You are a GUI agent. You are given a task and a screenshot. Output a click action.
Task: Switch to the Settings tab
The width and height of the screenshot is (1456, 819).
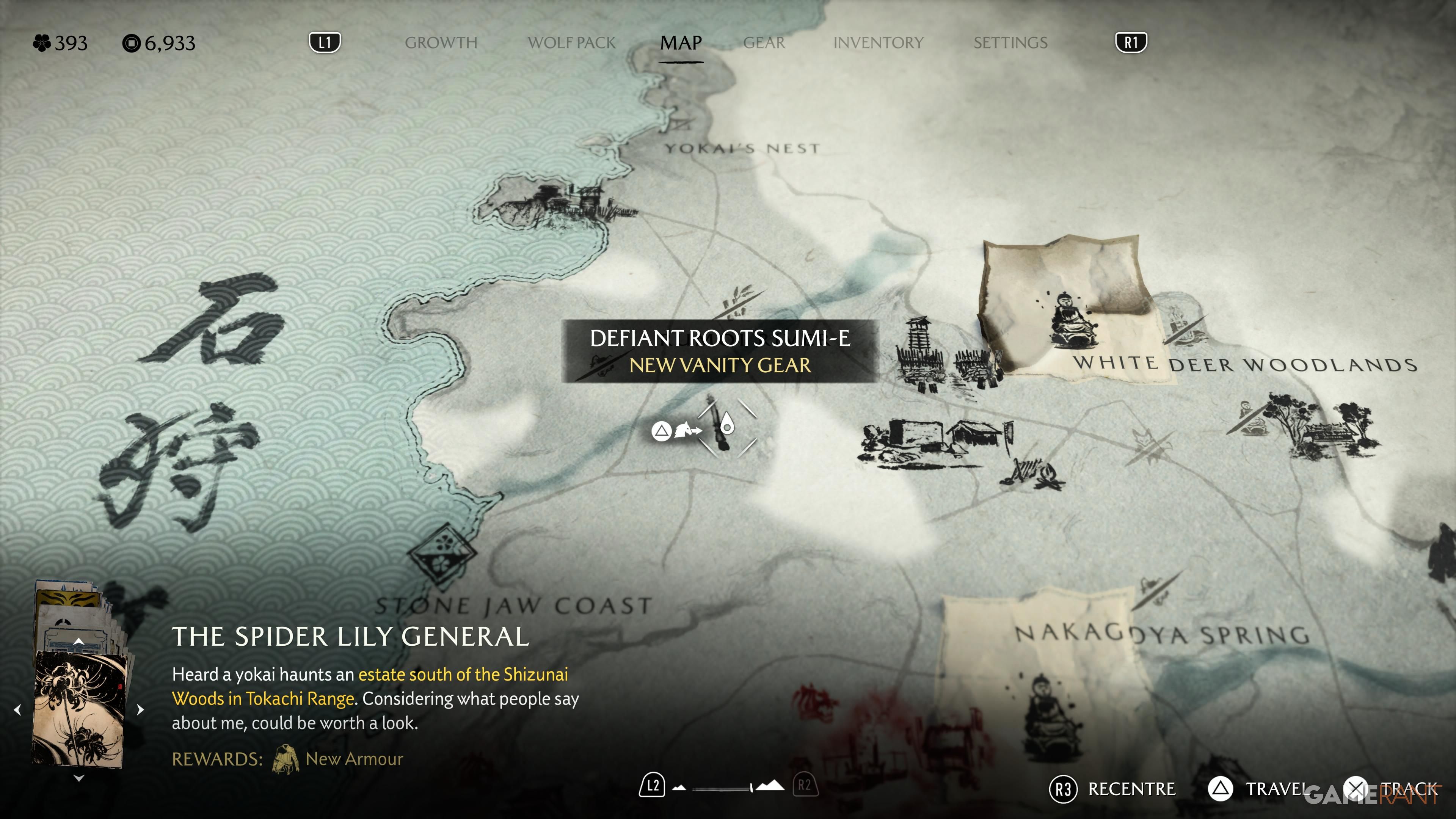click(1010, 43)
